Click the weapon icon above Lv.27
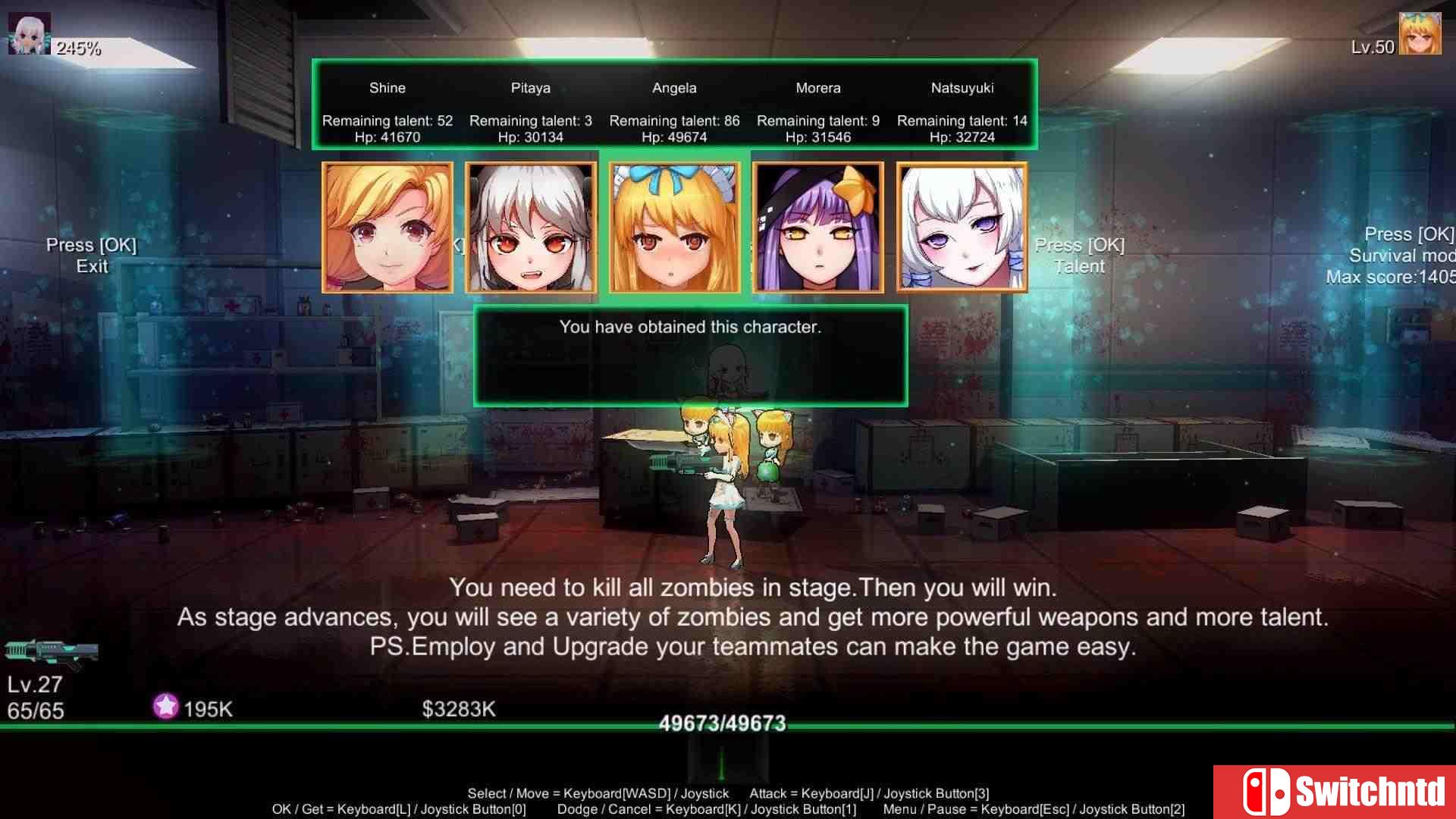1456x819 pixels. tap(51, 651)
